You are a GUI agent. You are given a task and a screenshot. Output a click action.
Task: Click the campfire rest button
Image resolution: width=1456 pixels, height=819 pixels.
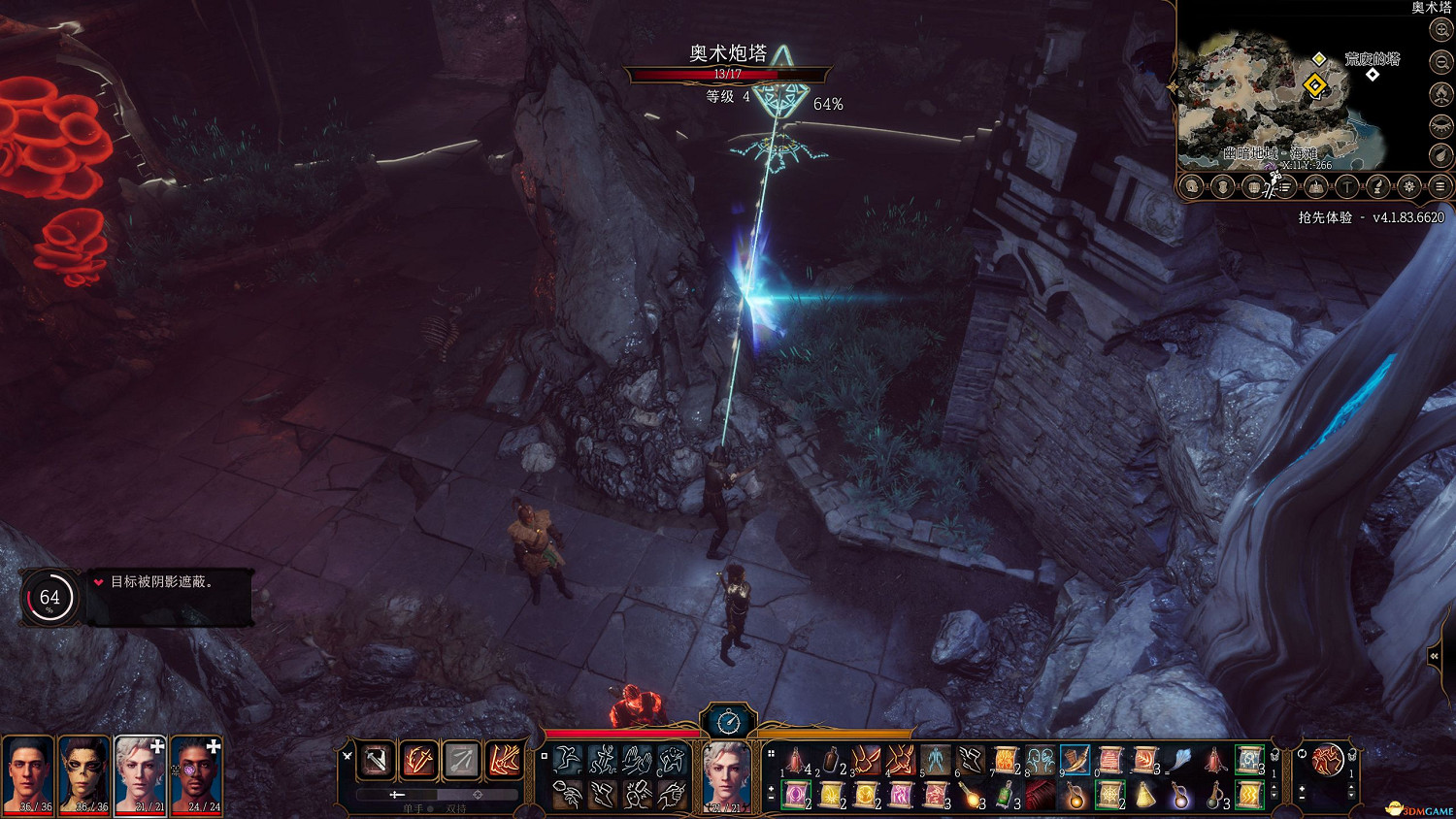(1441, 94)
